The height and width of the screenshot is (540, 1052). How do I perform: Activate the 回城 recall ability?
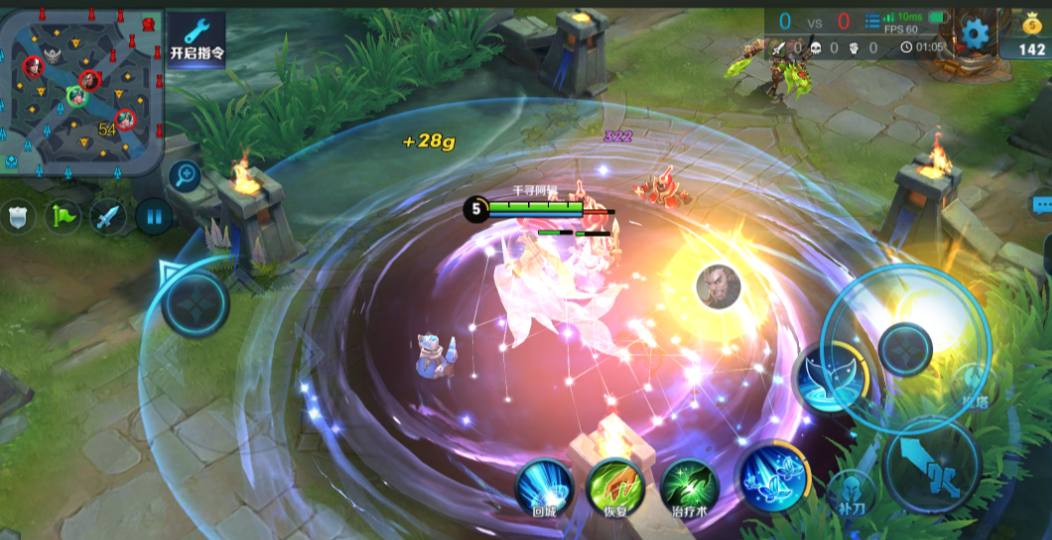coord(544,488)
